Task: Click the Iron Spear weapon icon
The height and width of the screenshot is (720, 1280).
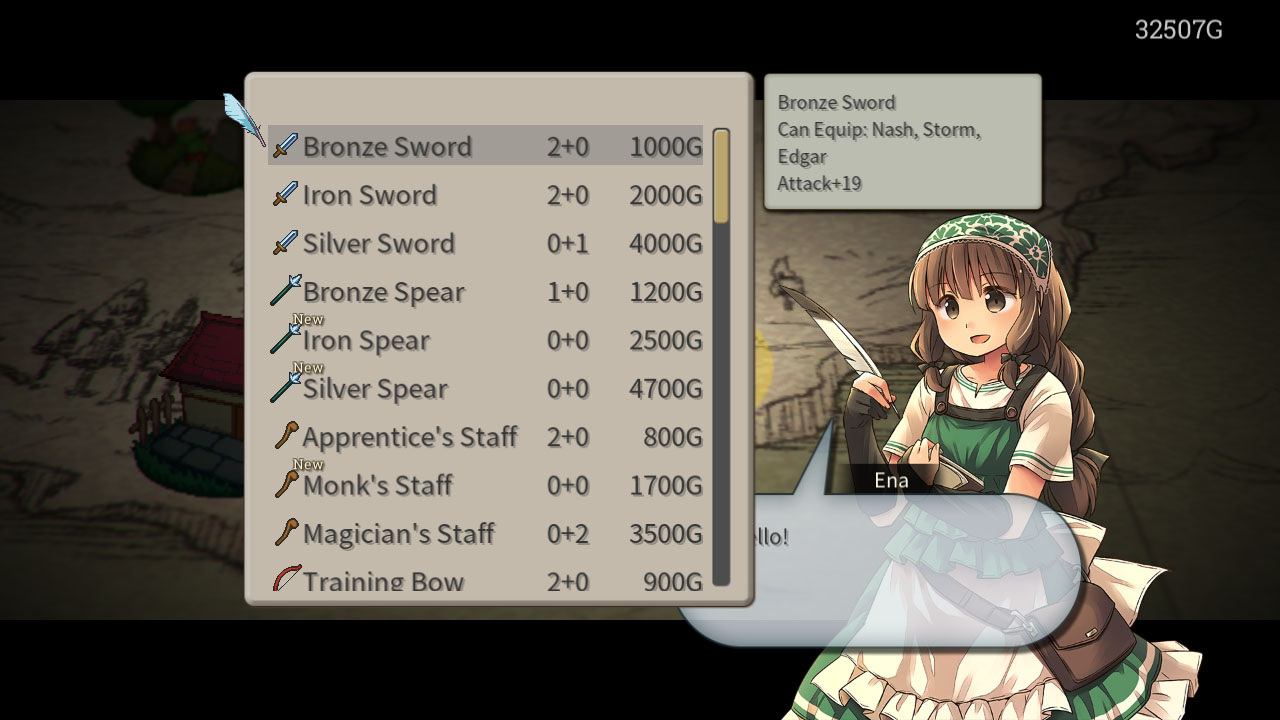Action: tap(284, 340)
